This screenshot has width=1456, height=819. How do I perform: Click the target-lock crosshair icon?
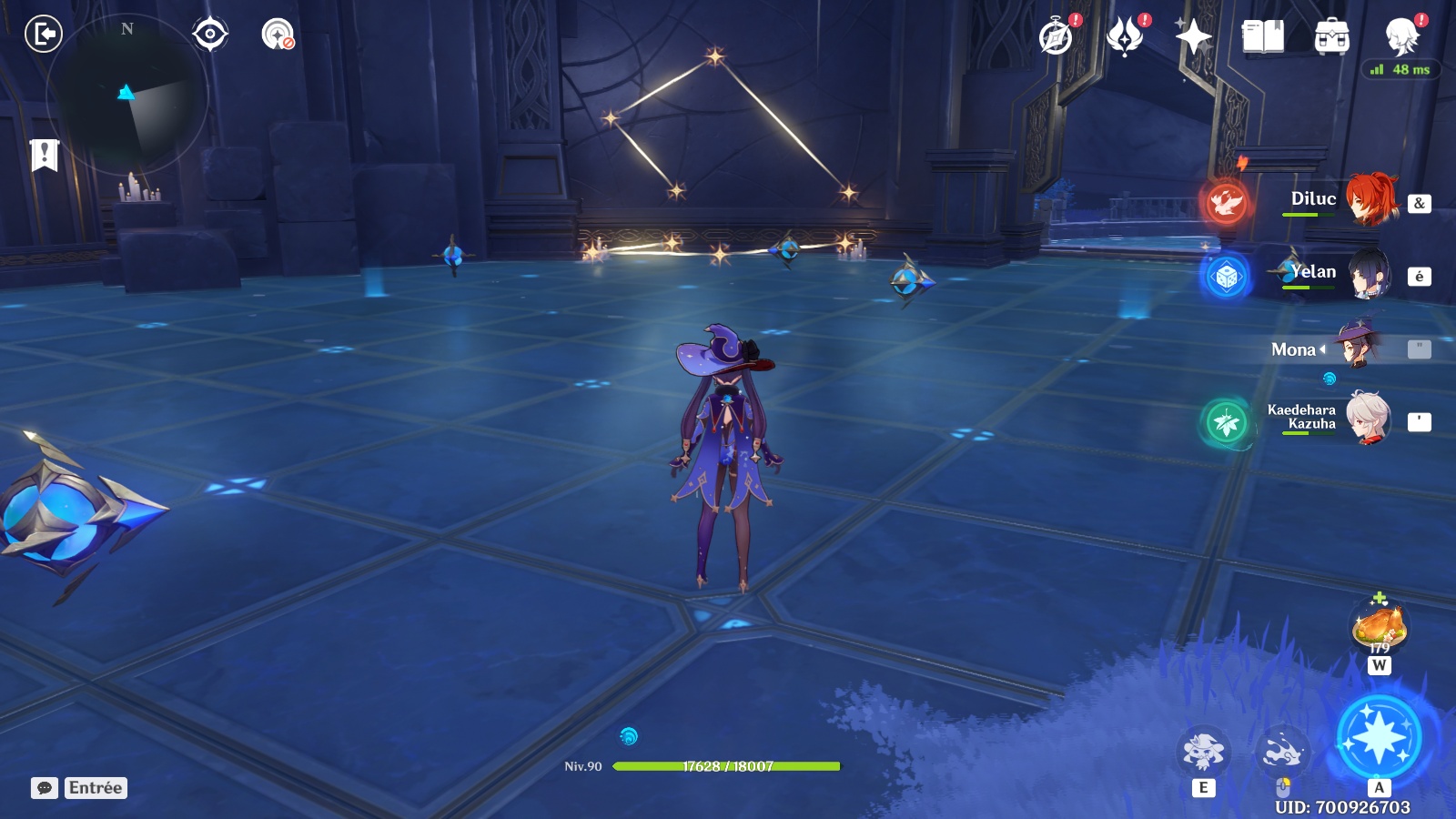click(x=210, y=35)
